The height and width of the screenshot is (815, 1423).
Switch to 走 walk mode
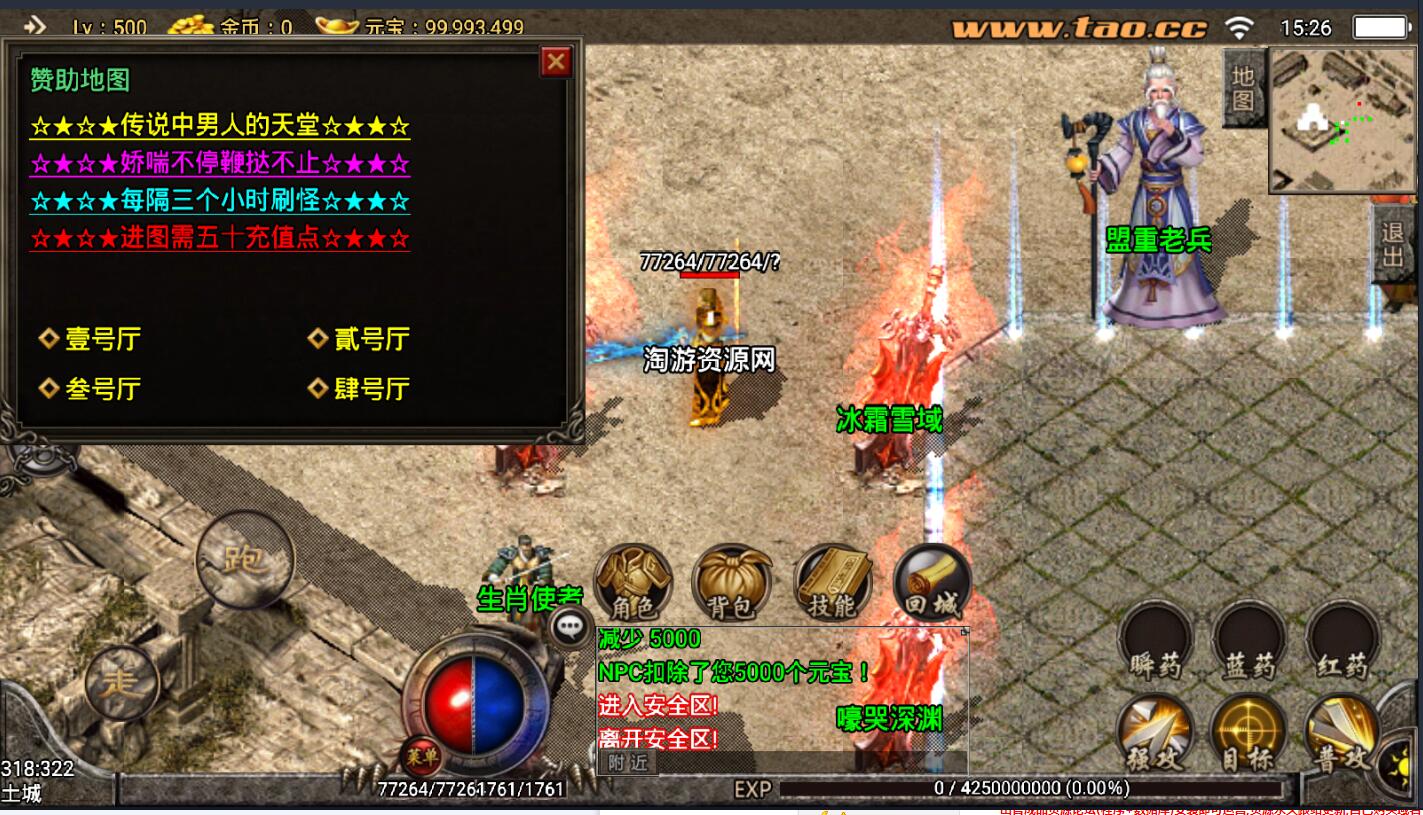point(123,682)
